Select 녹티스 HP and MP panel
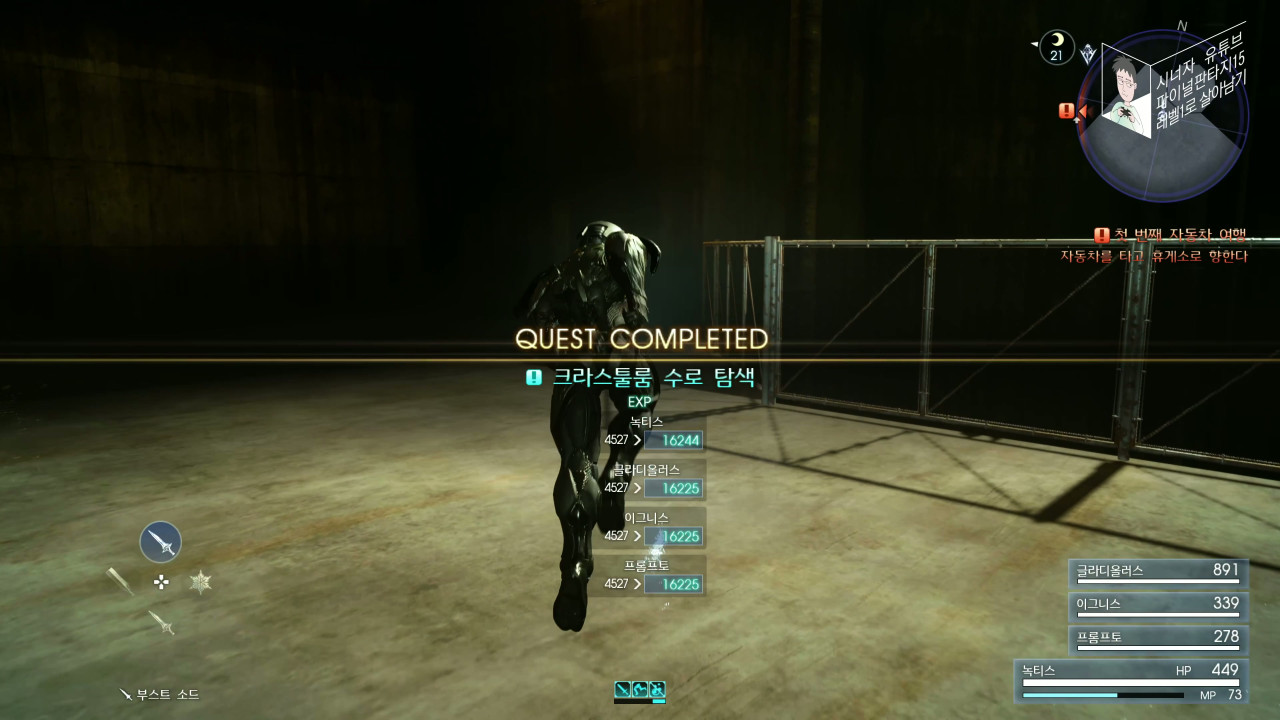This screenshot has width=1280, height=720. [1130, 681]
